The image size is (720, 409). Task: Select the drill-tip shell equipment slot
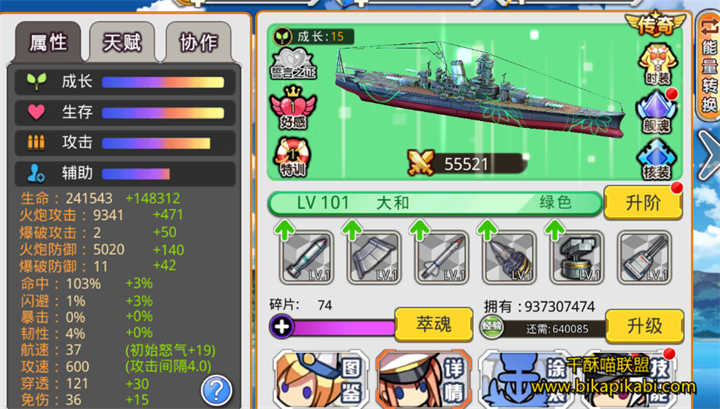pyautogui.click(x=509, y=258)
